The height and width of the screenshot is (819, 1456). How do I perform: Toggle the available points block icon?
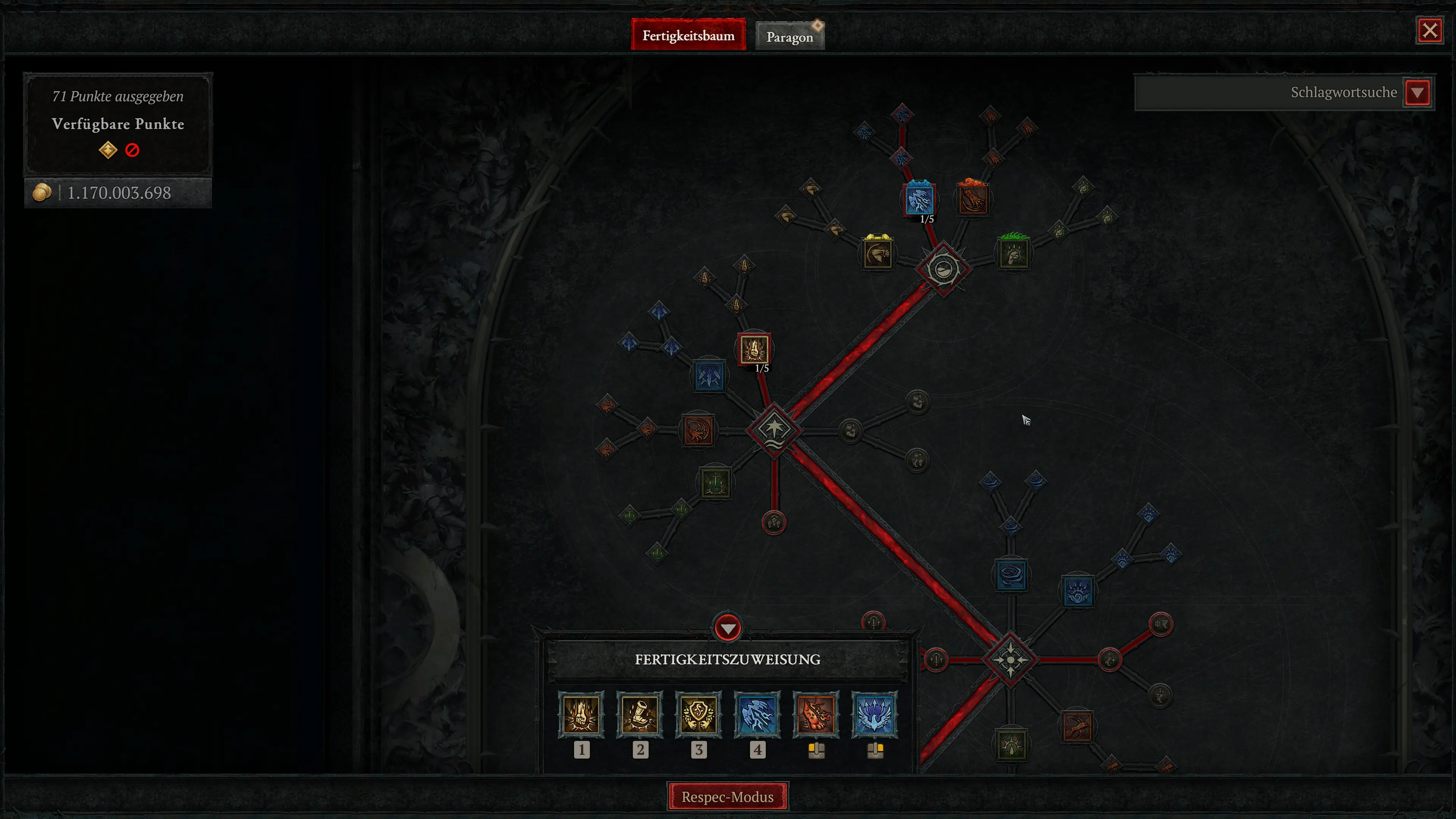(132, 150)
